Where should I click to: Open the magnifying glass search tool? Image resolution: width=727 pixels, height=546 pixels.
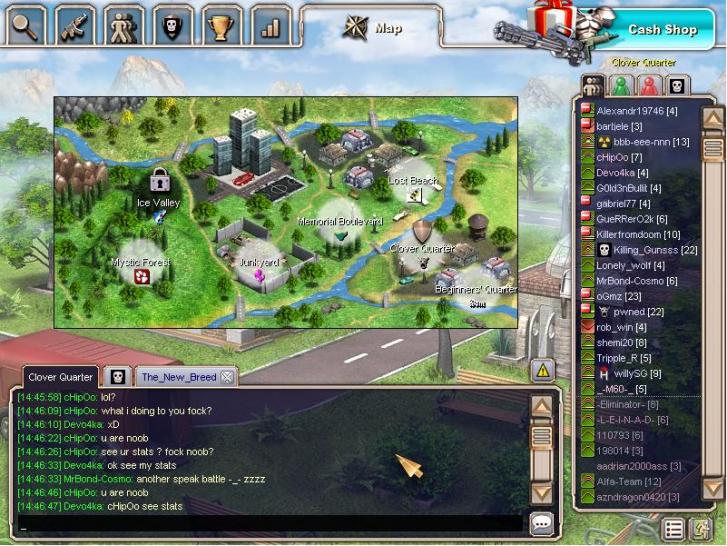pos(25,24)
